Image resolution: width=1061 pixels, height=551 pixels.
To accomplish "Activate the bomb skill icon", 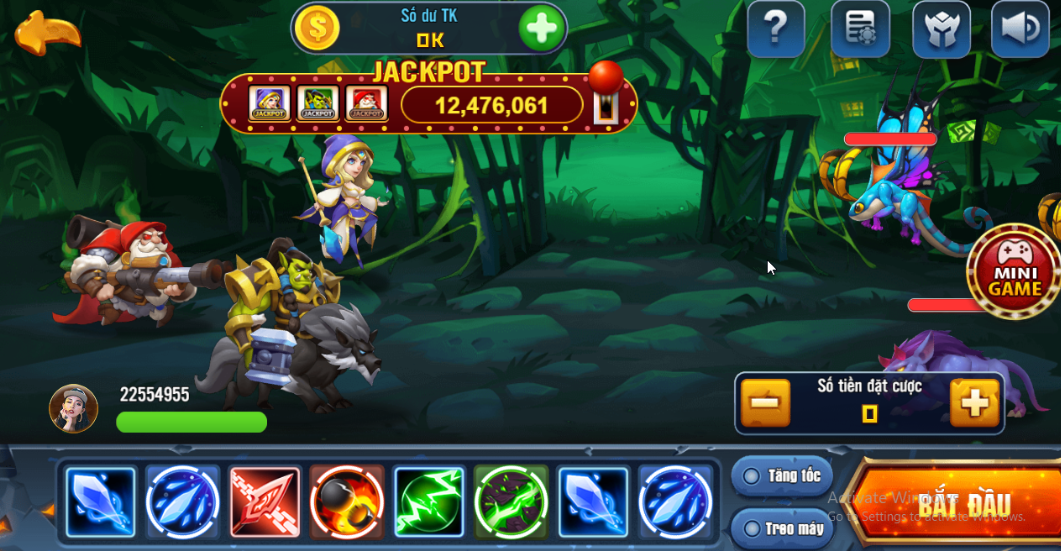I will point(346,500).
